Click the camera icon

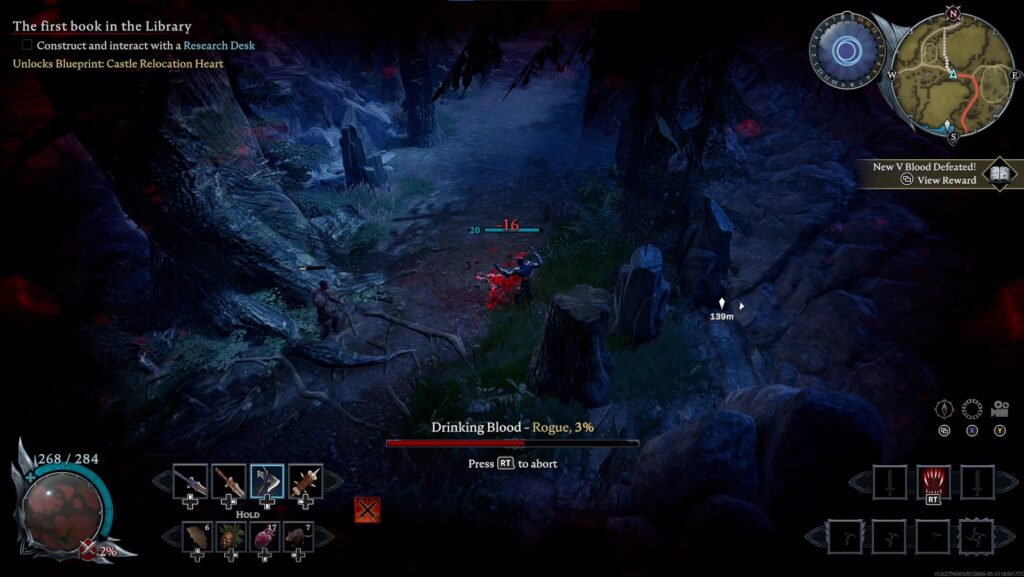tap(998, 409)
